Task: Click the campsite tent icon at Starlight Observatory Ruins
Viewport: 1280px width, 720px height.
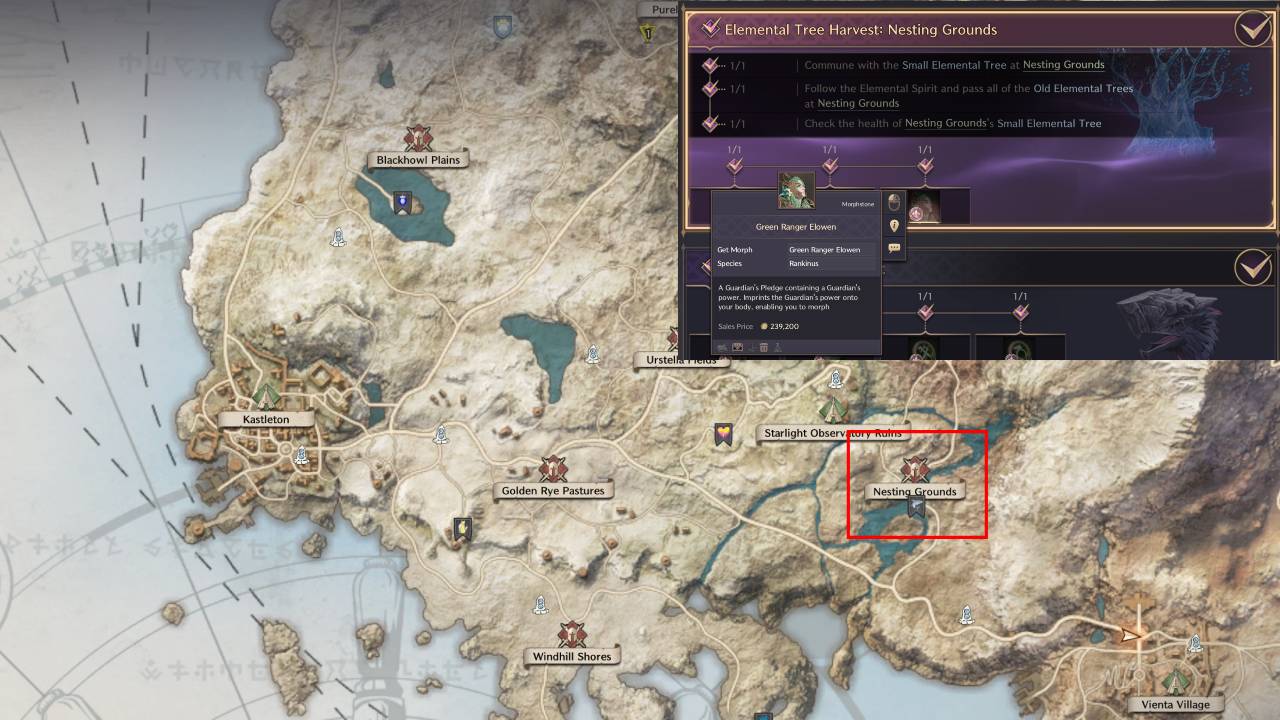Action: pos(833,407)
